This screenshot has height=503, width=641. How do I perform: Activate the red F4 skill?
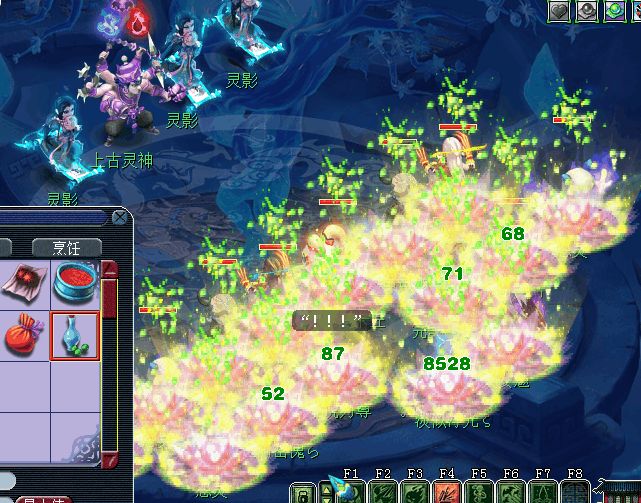tap(448, 492)
